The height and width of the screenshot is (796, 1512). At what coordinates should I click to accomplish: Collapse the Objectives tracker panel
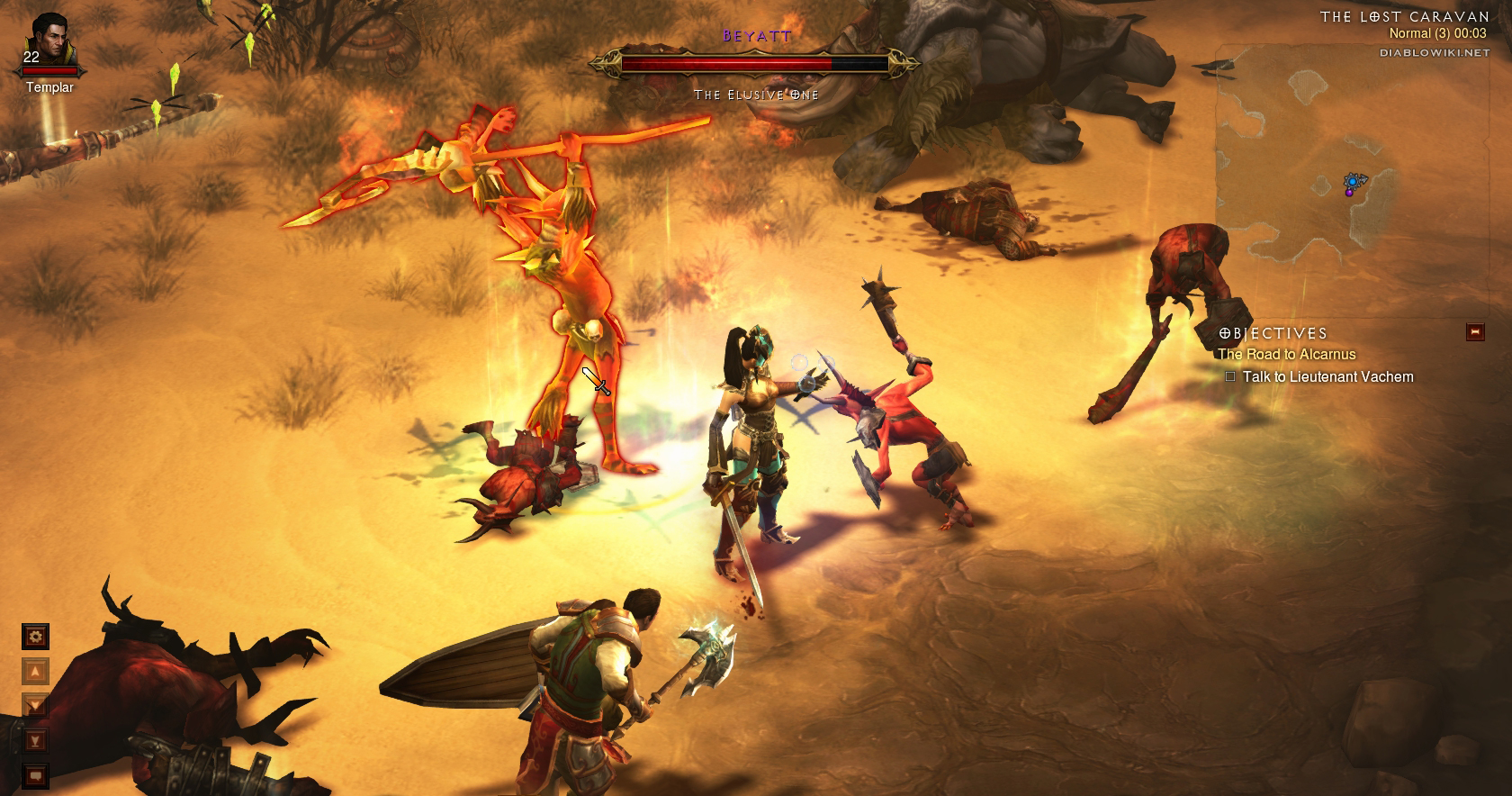click(x=1474, y=332)
